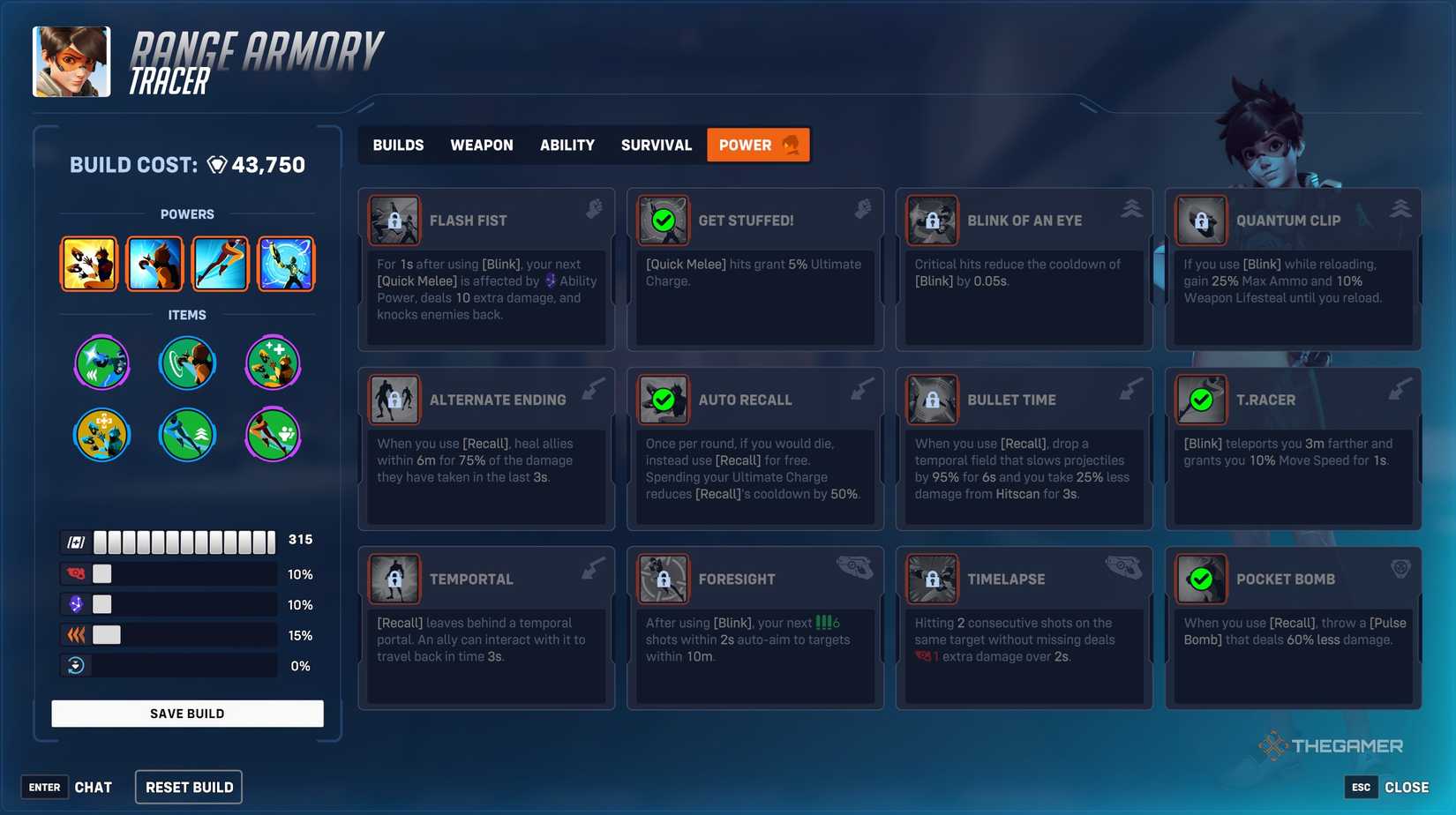The image size is (1456, 815).
Task: Toggle the Get Stuffed! power card
Action: point(755,269)
